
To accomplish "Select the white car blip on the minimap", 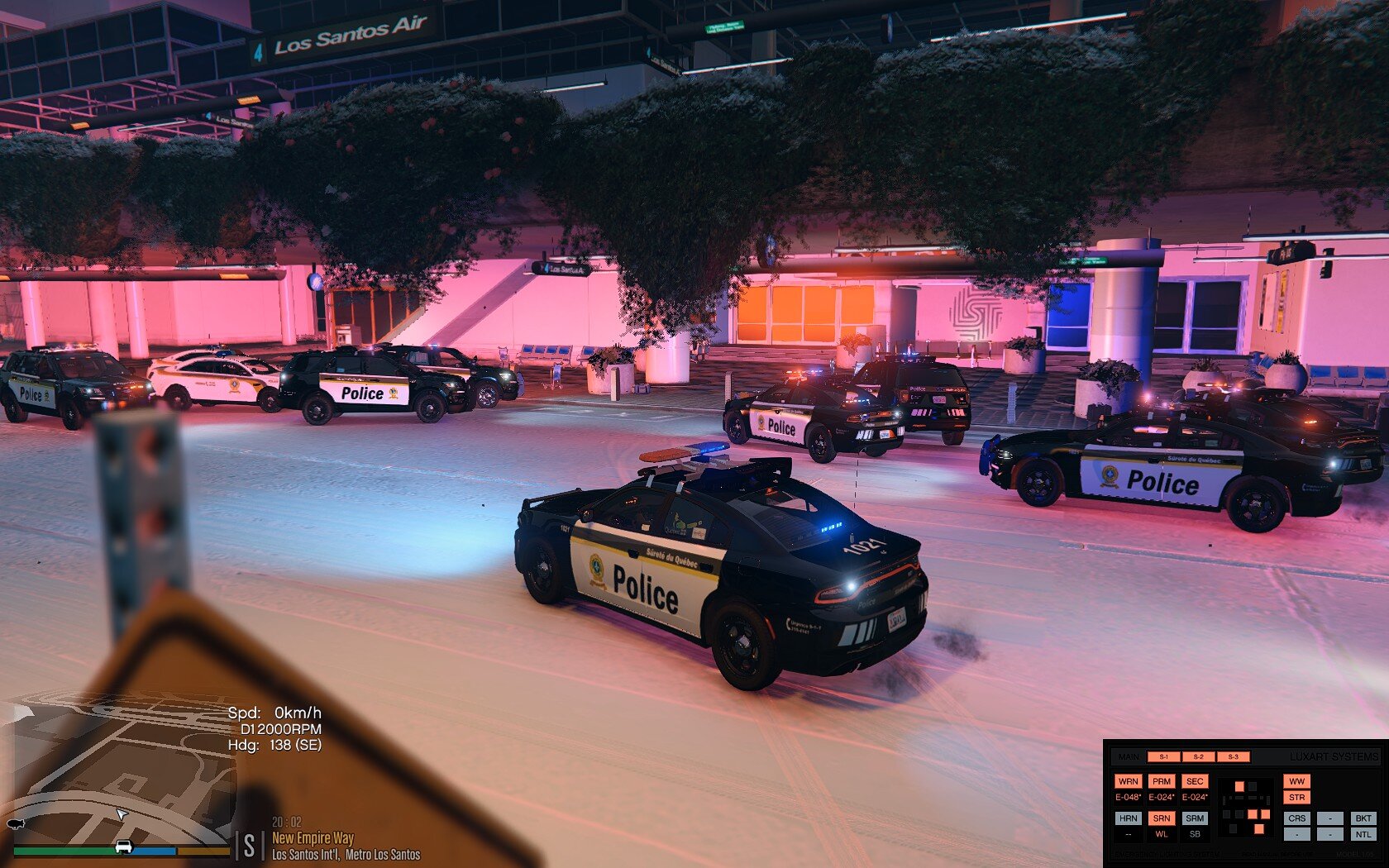I will [124, 846].
